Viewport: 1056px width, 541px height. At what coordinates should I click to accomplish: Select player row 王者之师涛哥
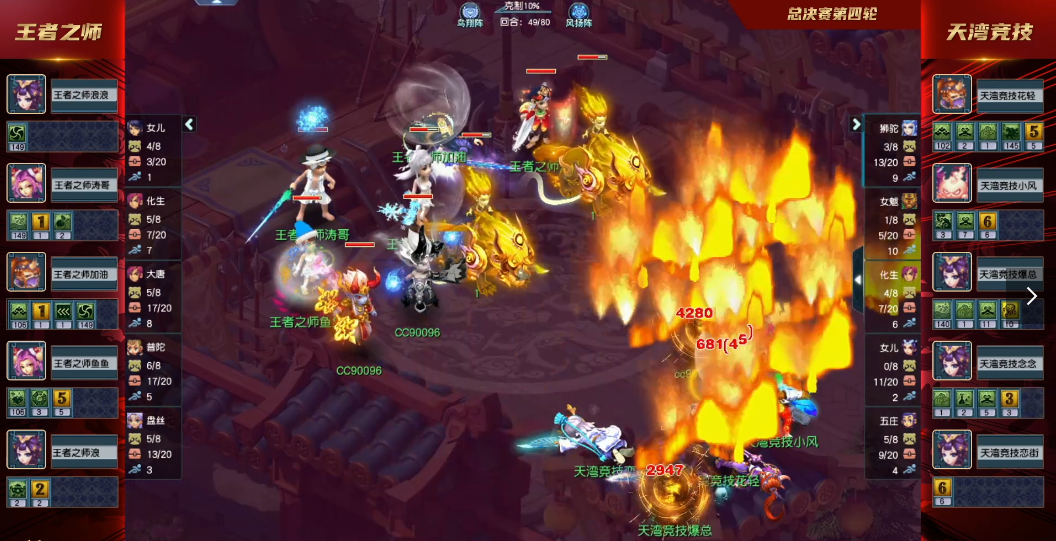pyautogui.click(x=84, y=185)
